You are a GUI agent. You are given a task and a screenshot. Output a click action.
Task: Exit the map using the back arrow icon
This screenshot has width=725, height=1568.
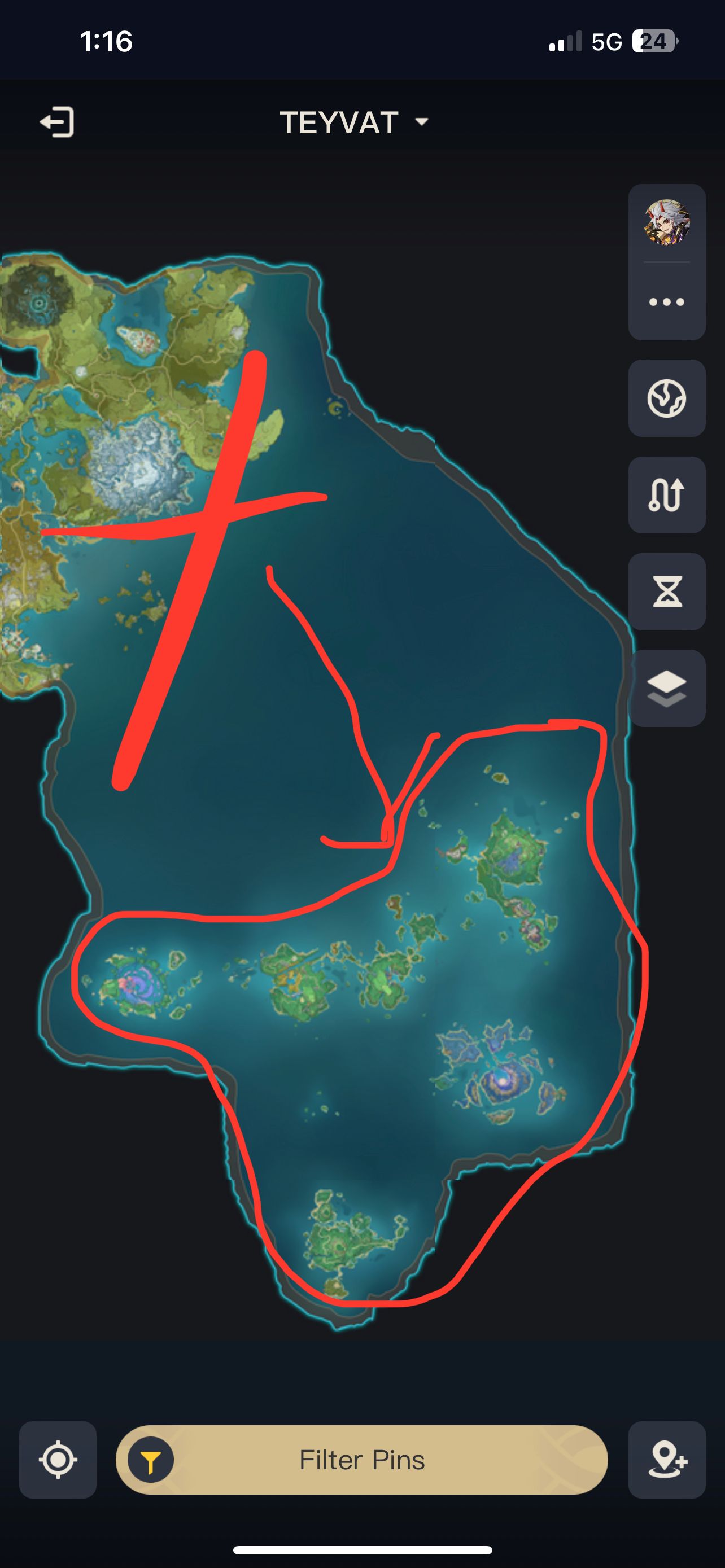point(58,122)
